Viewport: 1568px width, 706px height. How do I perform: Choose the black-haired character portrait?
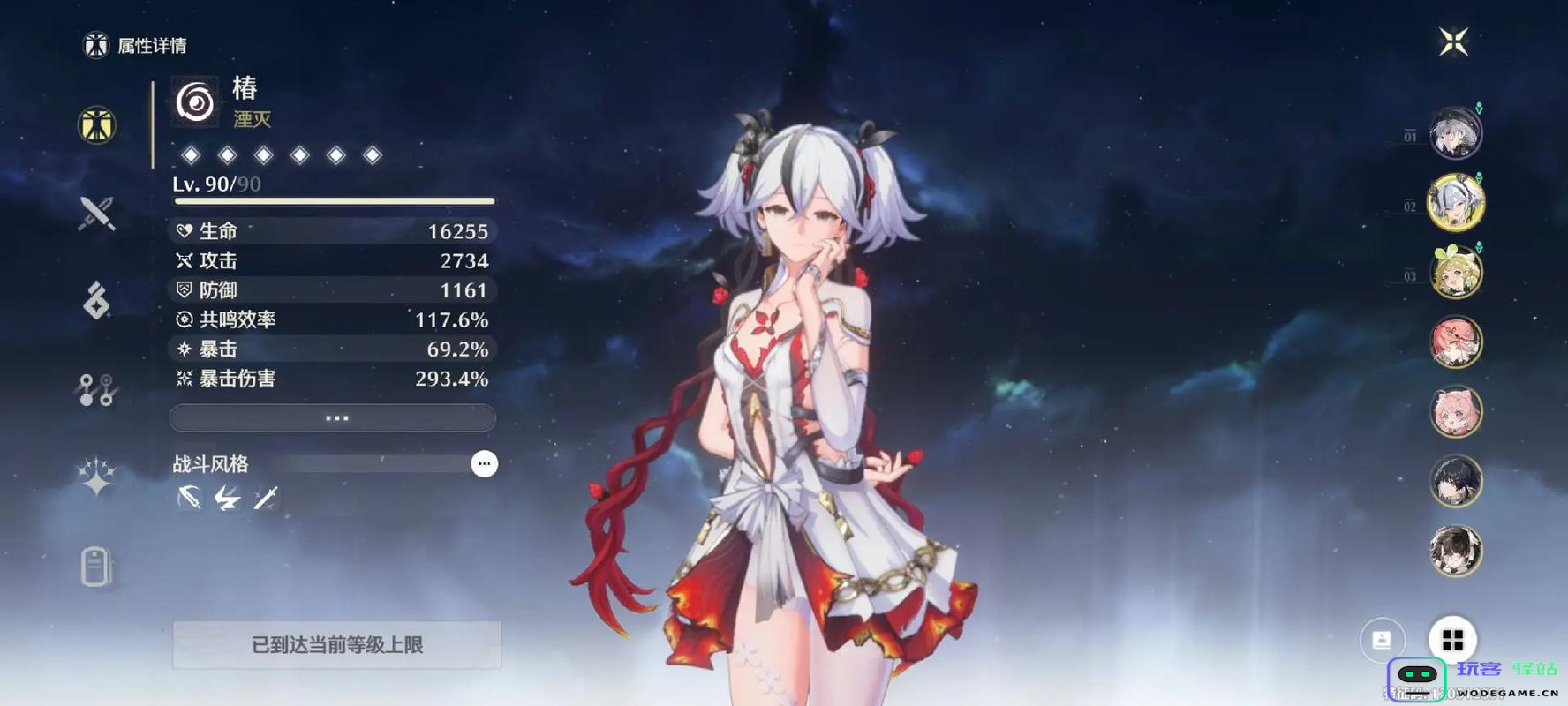(x=1455, y=482)
